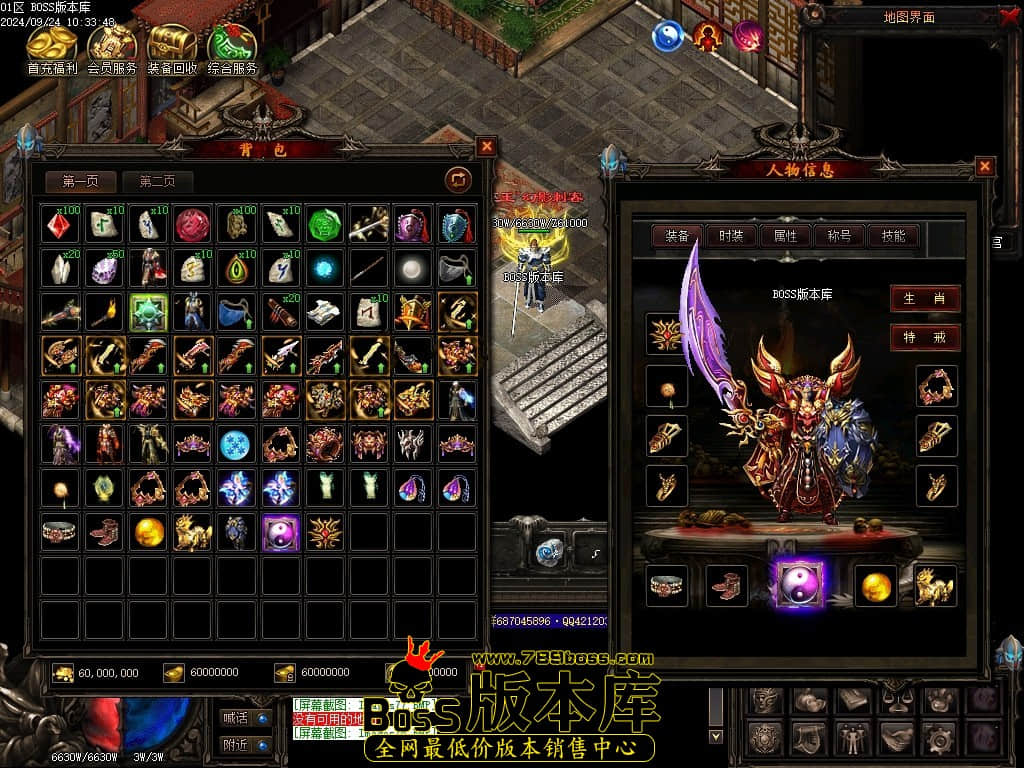This screenshot has height=768, width=1024.
Task: Pick the red gem stack in bag
Action: click(60, 225)
